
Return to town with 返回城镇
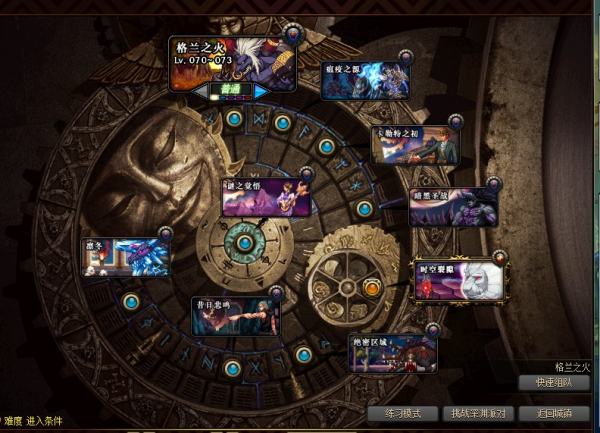553,413
